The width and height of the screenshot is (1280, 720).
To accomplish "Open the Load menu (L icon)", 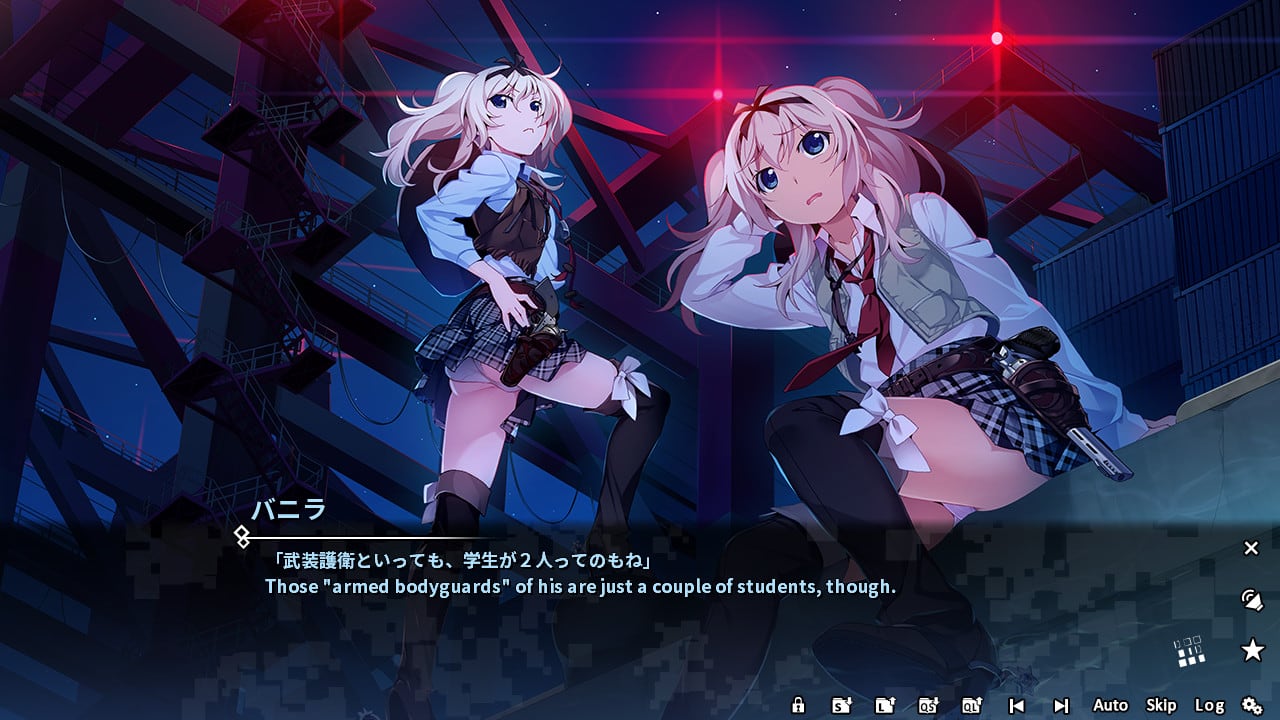I will pyautogui.click(x=884, y=705).
